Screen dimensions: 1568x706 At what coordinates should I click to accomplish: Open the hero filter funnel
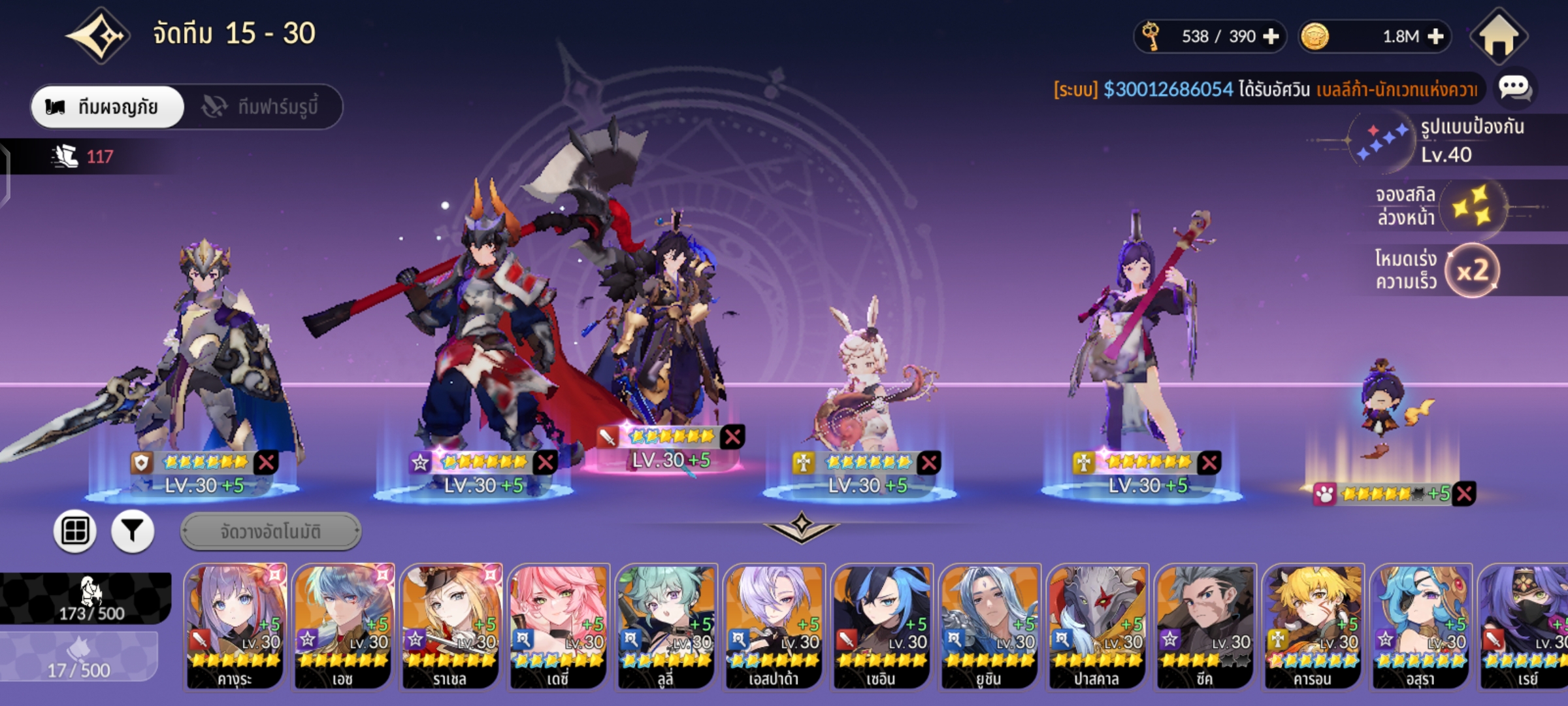[x=133, y=531]
